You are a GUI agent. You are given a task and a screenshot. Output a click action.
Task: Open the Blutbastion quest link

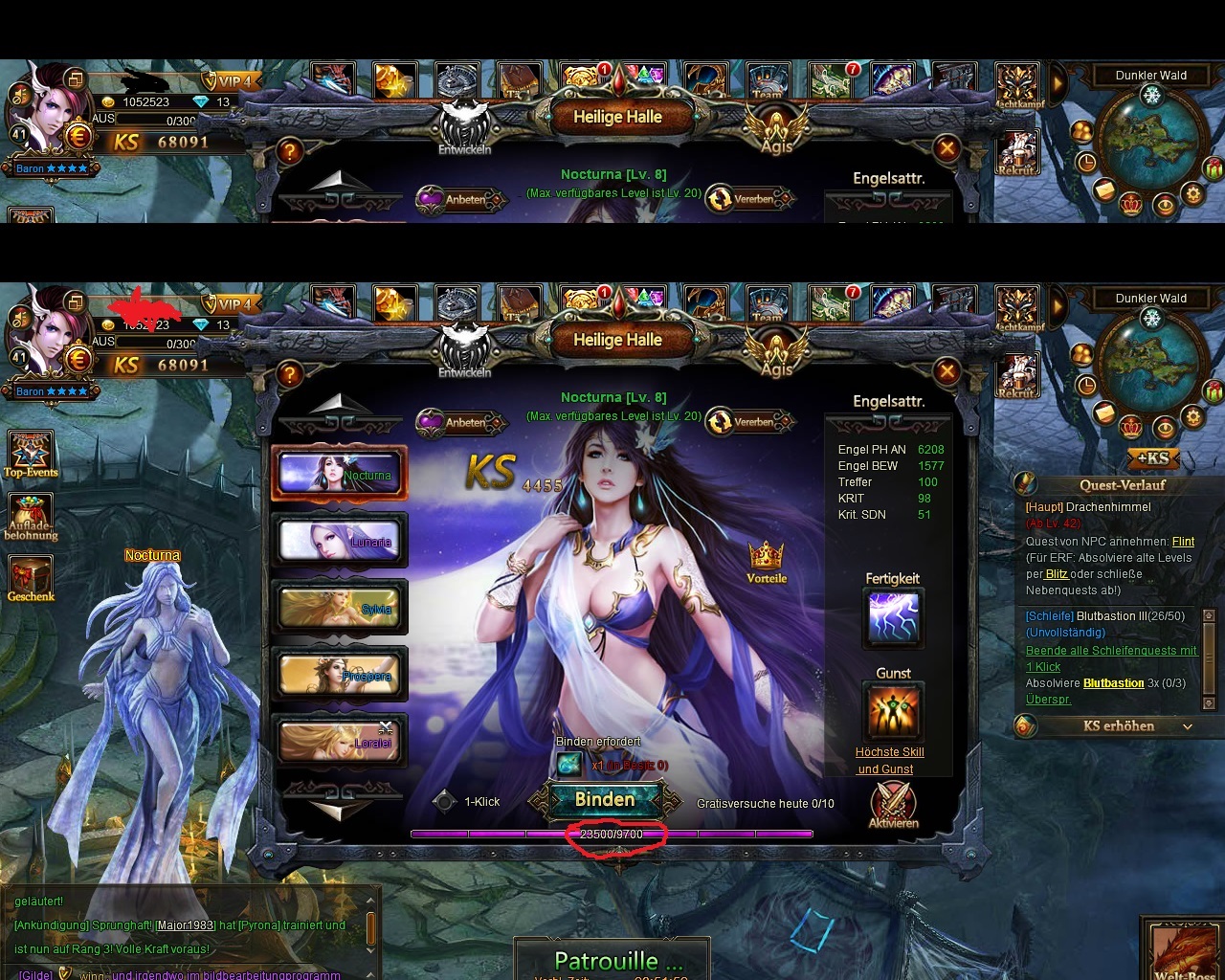1113,683
